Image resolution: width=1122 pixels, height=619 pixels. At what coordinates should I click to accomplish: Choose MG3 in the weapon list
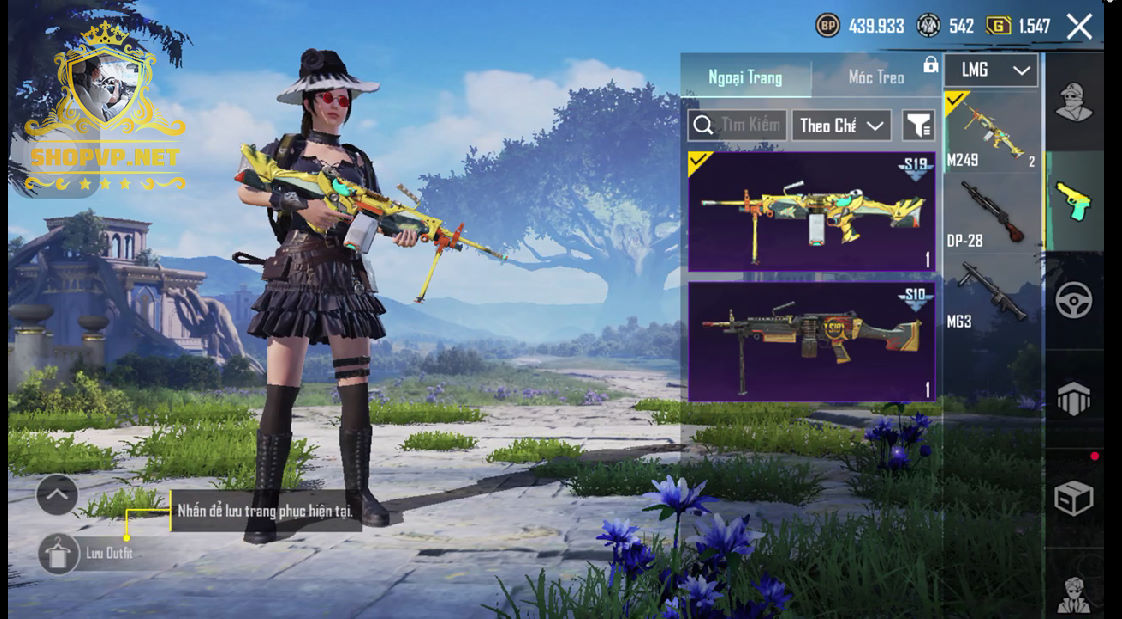point(992,293)
